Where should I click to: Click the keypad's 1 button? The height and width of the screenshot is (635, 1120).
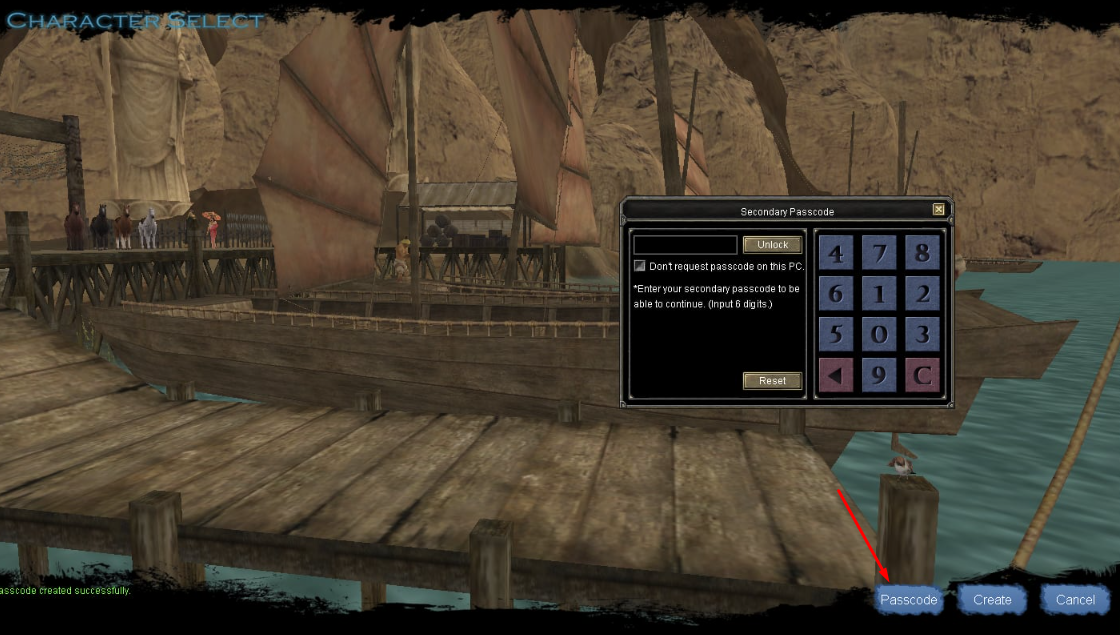click(879, 294)
